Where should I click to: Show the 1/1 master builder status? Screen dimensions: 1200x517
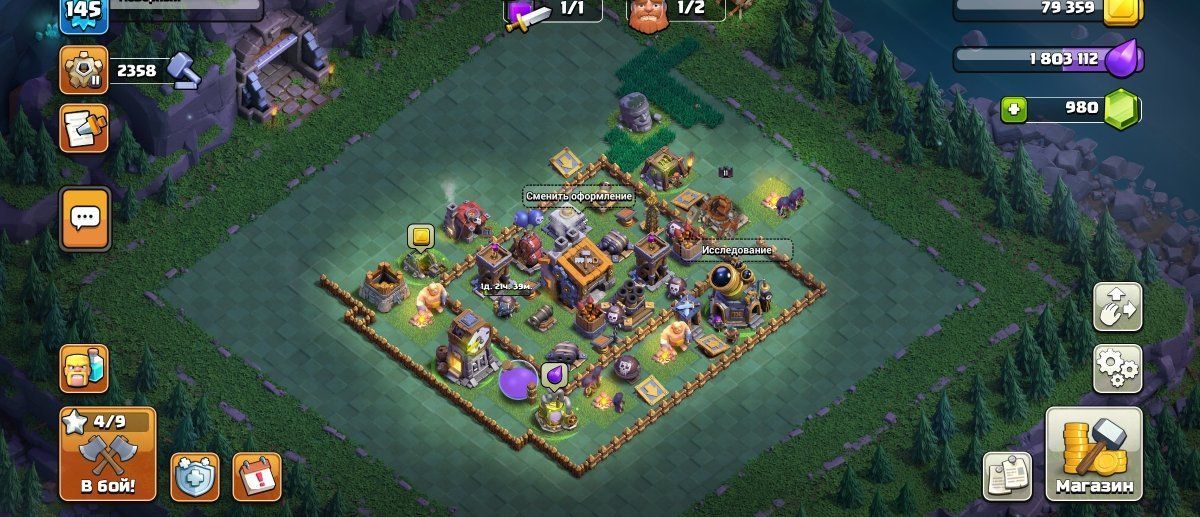(x=553, y=11)
